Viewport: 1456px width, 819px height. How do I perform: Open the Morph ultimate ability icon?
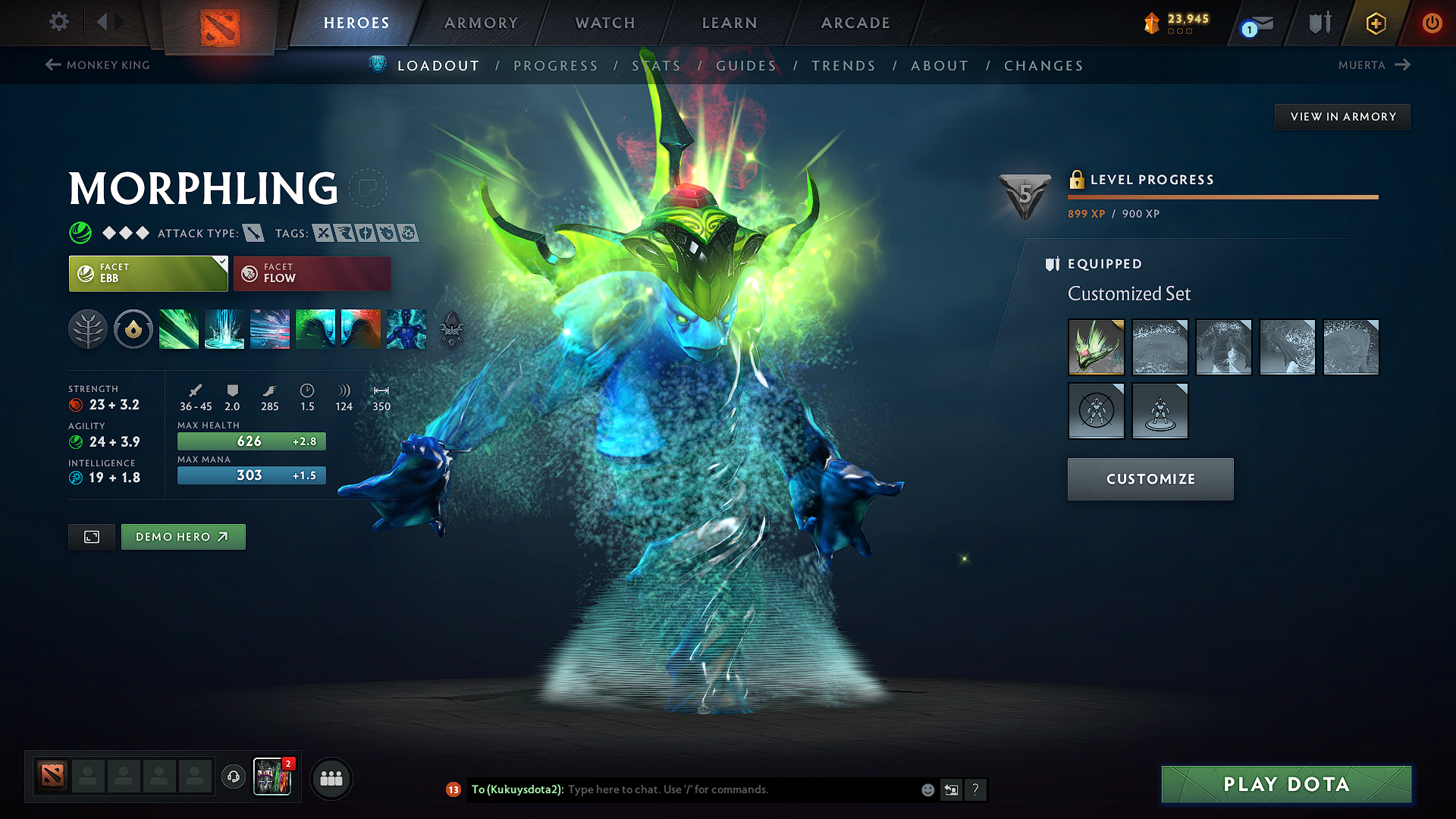pos(406,329)
